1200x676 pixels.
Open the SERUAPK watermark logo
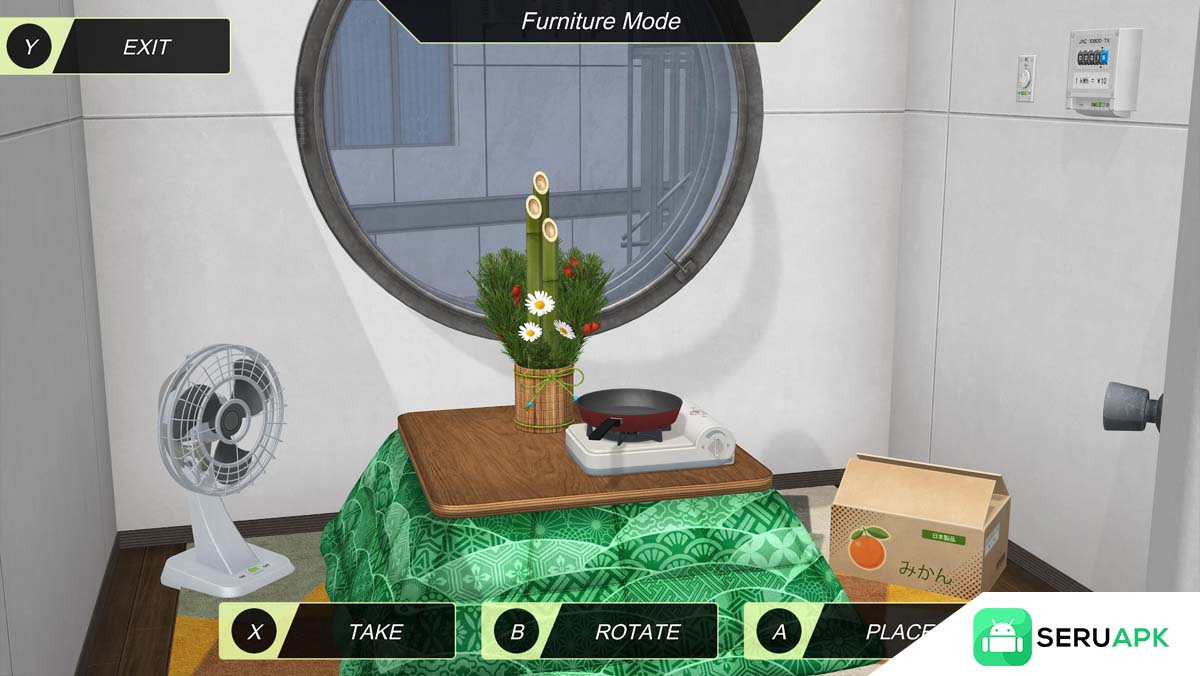tap(1072, 637)
